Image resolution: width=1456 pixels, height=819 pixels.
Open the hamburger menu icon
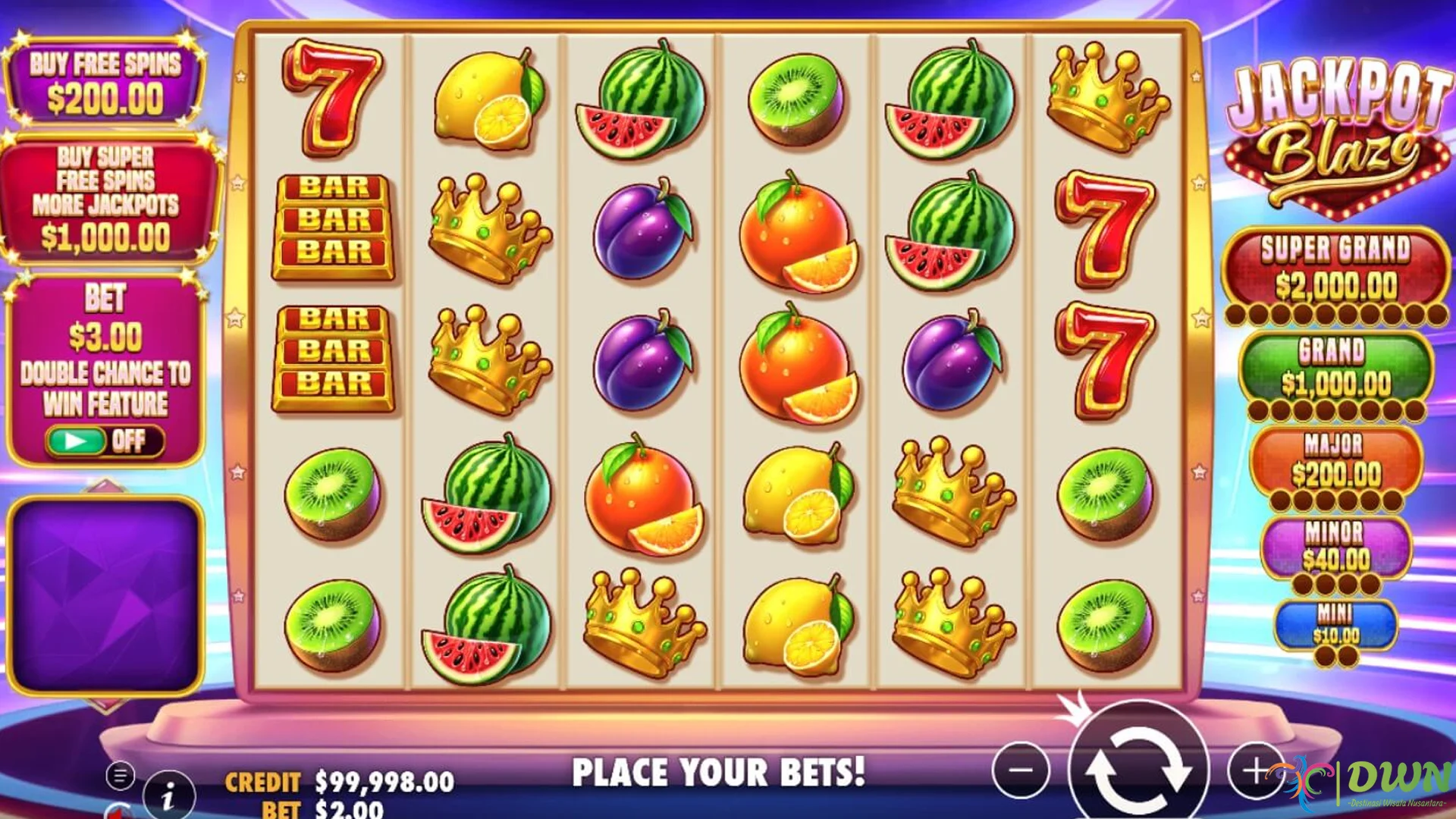click(x=120, y=775)
